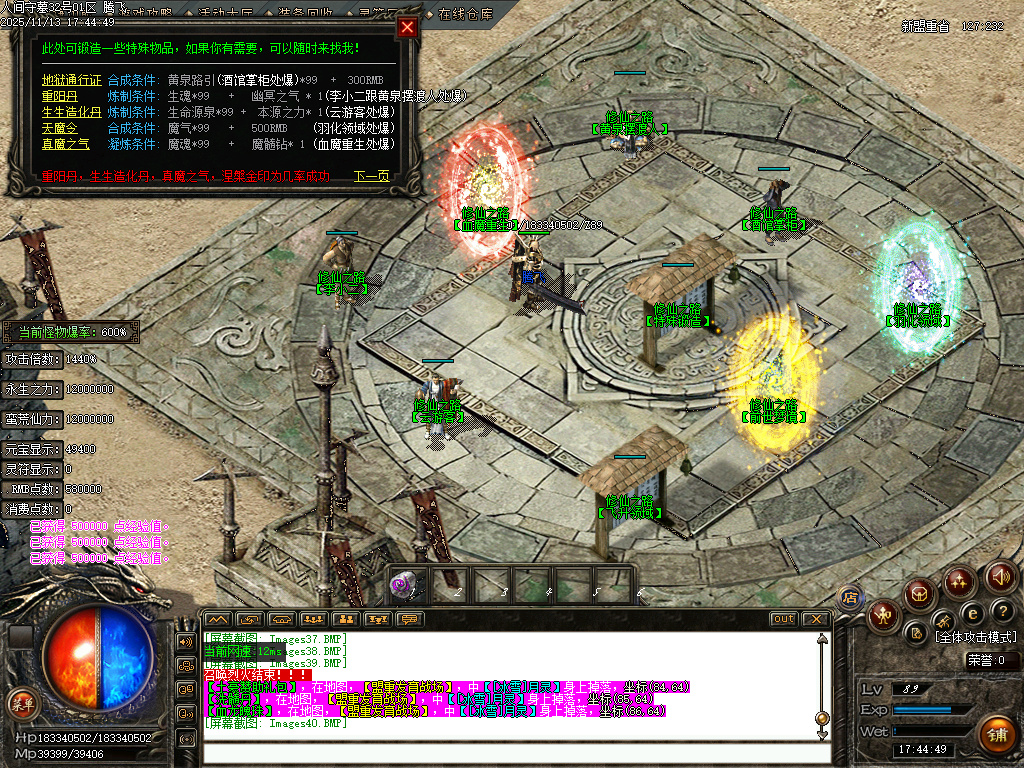Open the 在线仓库 online warehouse menu
Screen dimensions: 1024x768
[466, 15]
